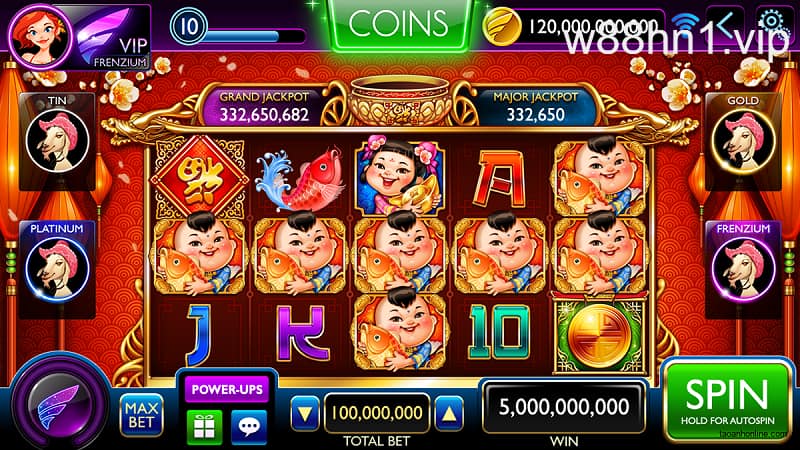Decrease total bet with the down arrow
The width and height of the screenshot is (800, 450).
point(307,413)
